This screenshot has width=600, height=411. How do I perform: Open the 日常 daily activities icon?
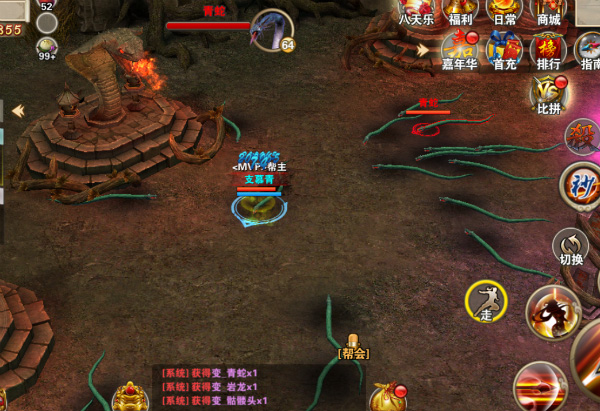point(505,12)
